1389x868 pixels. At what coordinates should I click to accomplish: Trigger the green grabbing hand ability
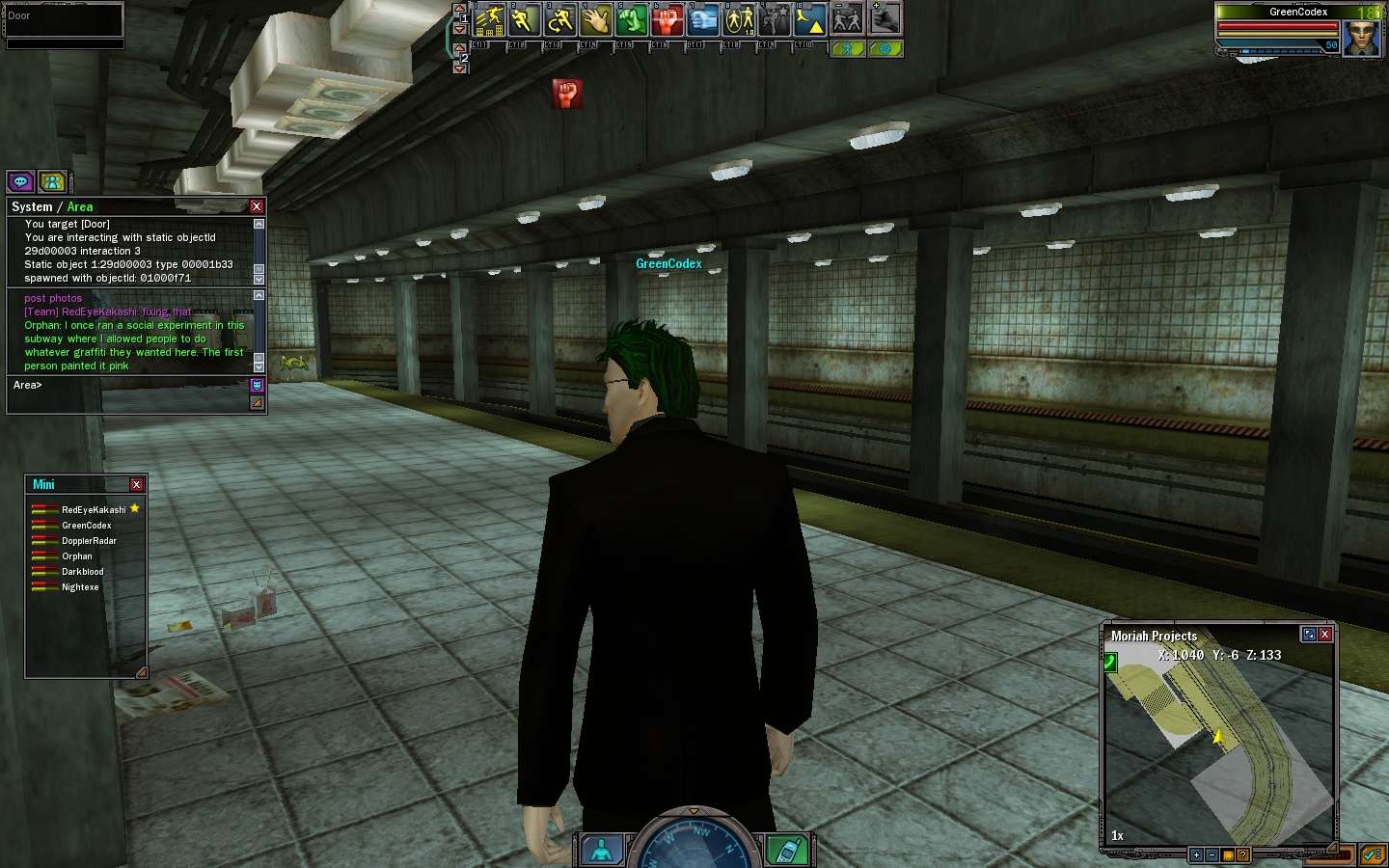(632, 19)
